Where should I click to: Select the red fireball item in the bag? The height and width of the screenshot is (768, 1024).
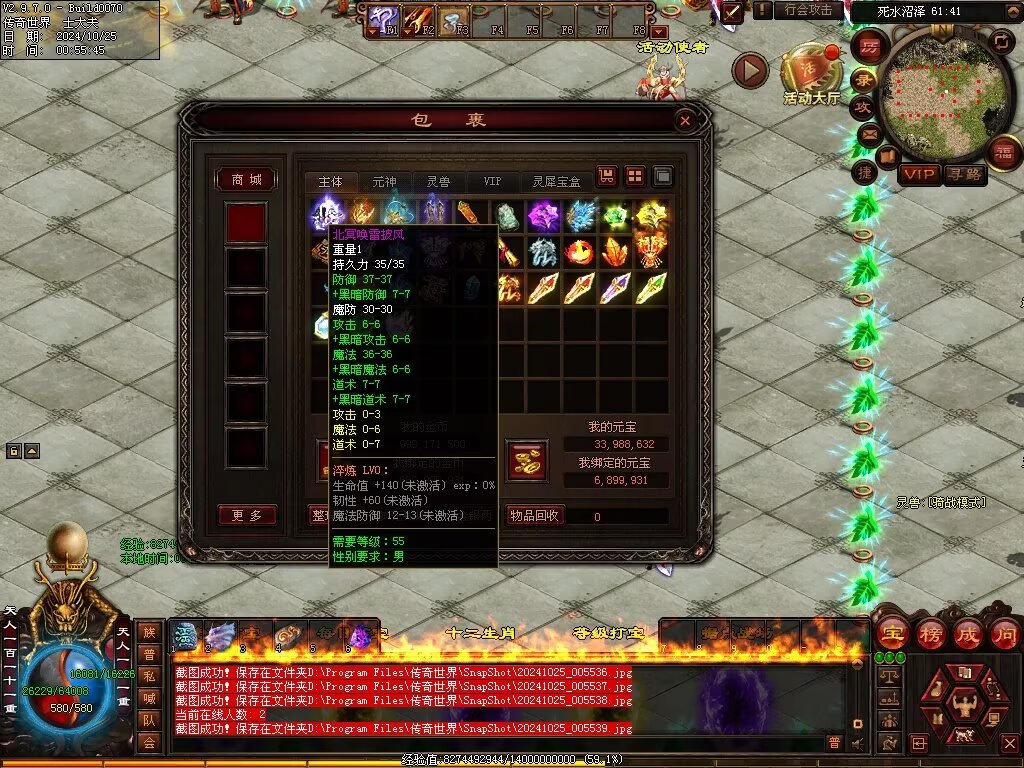click(579, 251)
